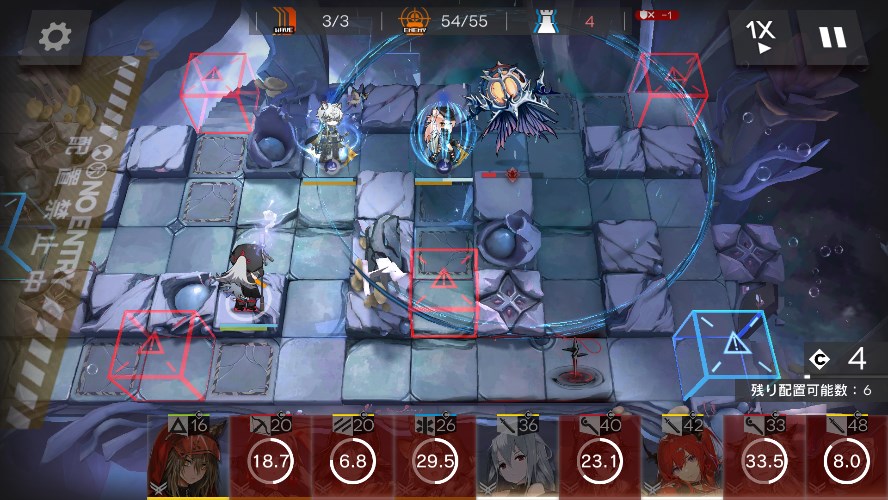Image resolution: width=888 pixels, height=500 pixels.
Task: Select the red-haired operator card costing 42
Action: pyautogui.click(x=680, y=457)
